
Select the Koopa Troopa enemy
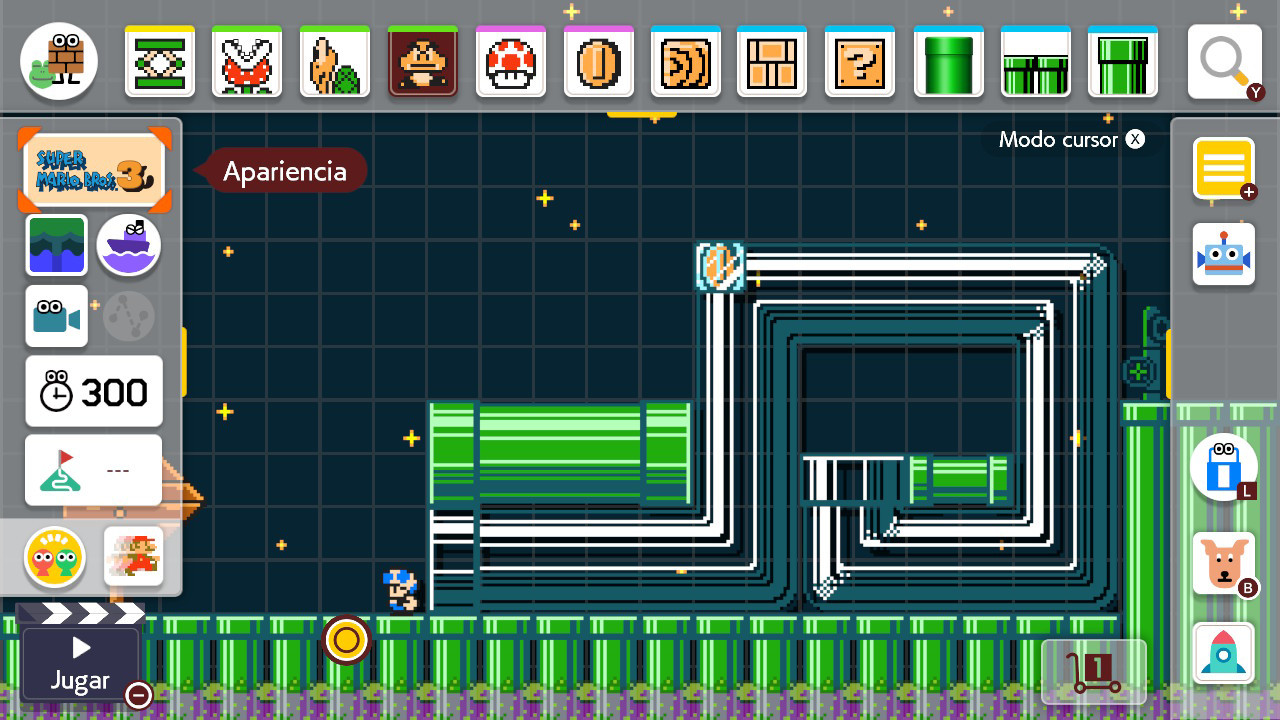point(335,61)
